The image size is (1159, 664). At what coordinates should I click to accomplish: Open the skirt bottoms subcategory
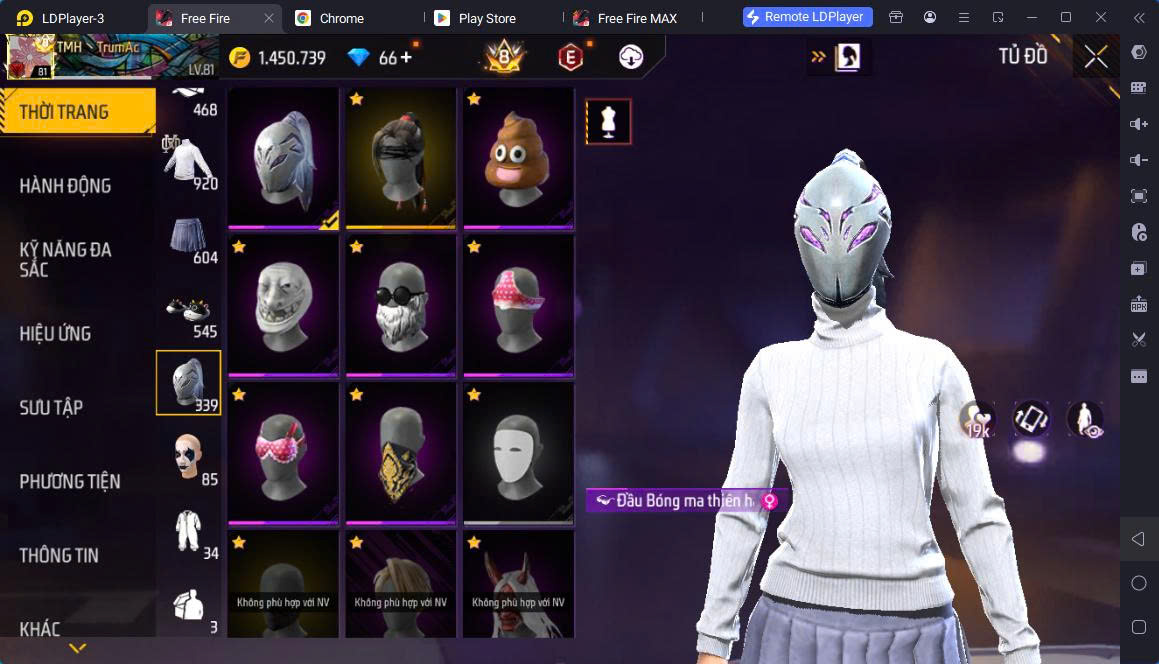[189, 238]
